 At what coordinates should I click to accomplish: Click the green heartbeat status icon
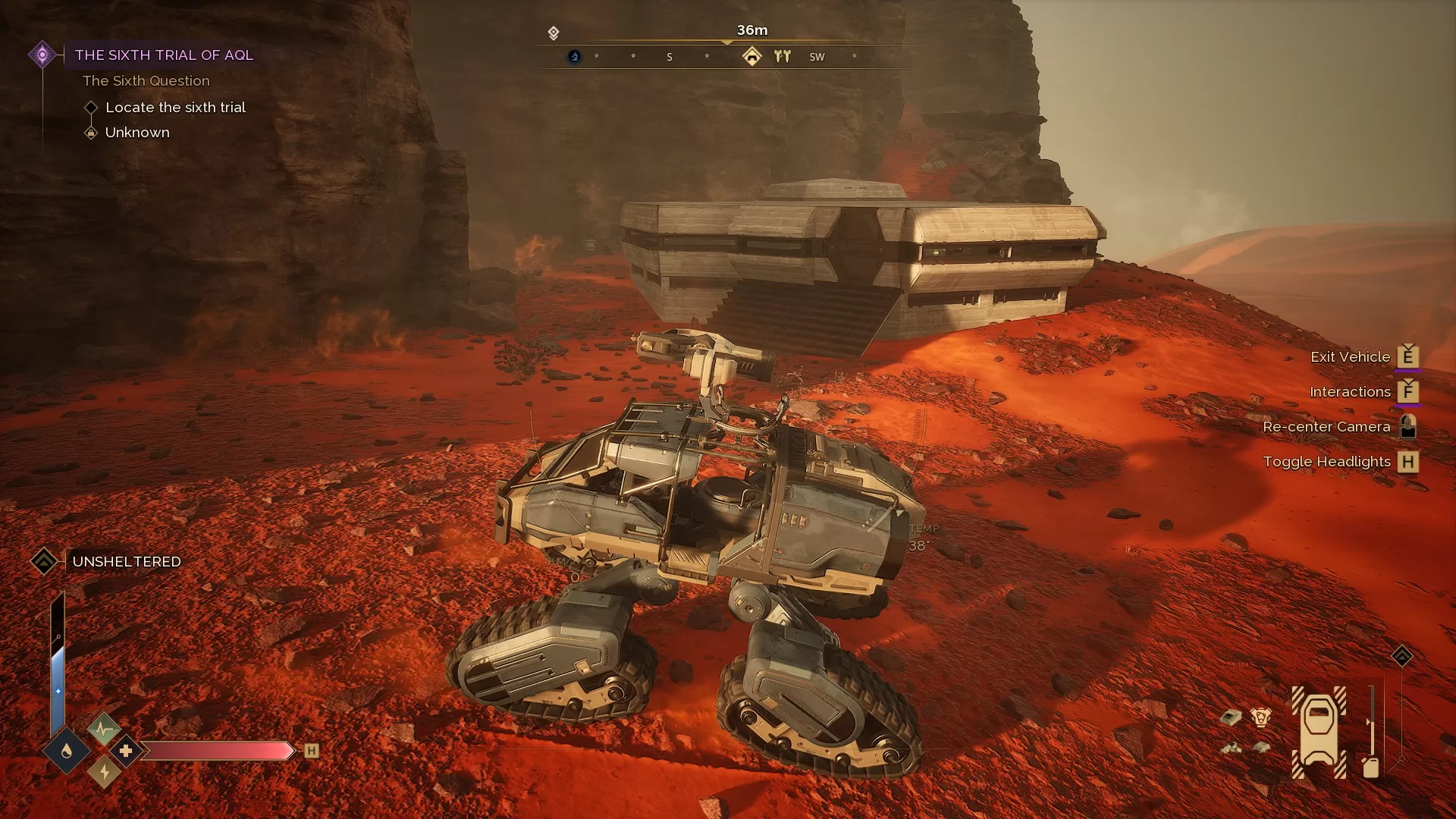coord(104,730)
